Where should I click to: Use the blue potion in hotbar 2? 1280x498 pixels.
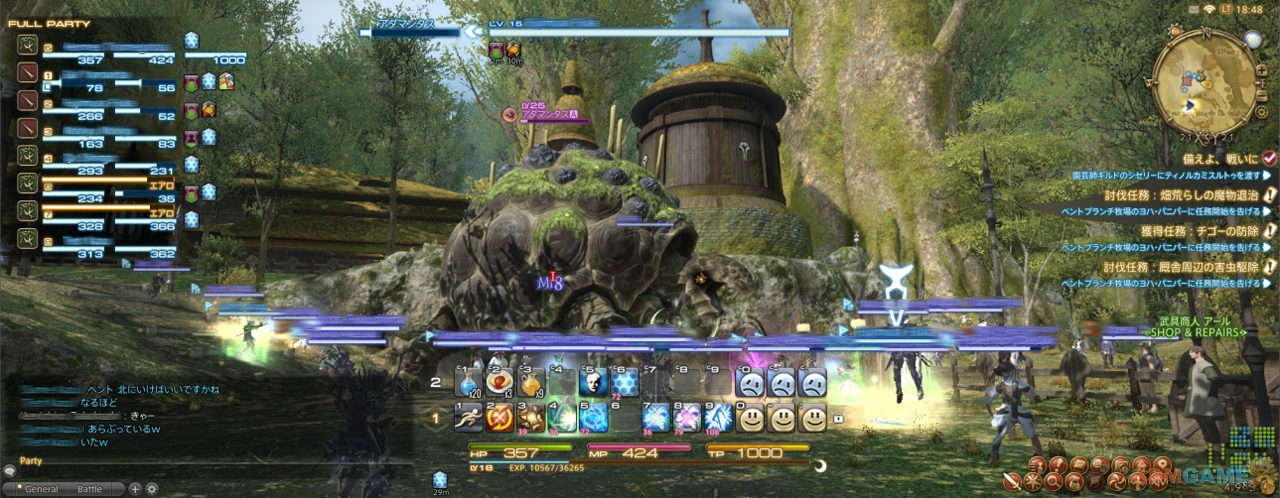click(x=469, y=381)
